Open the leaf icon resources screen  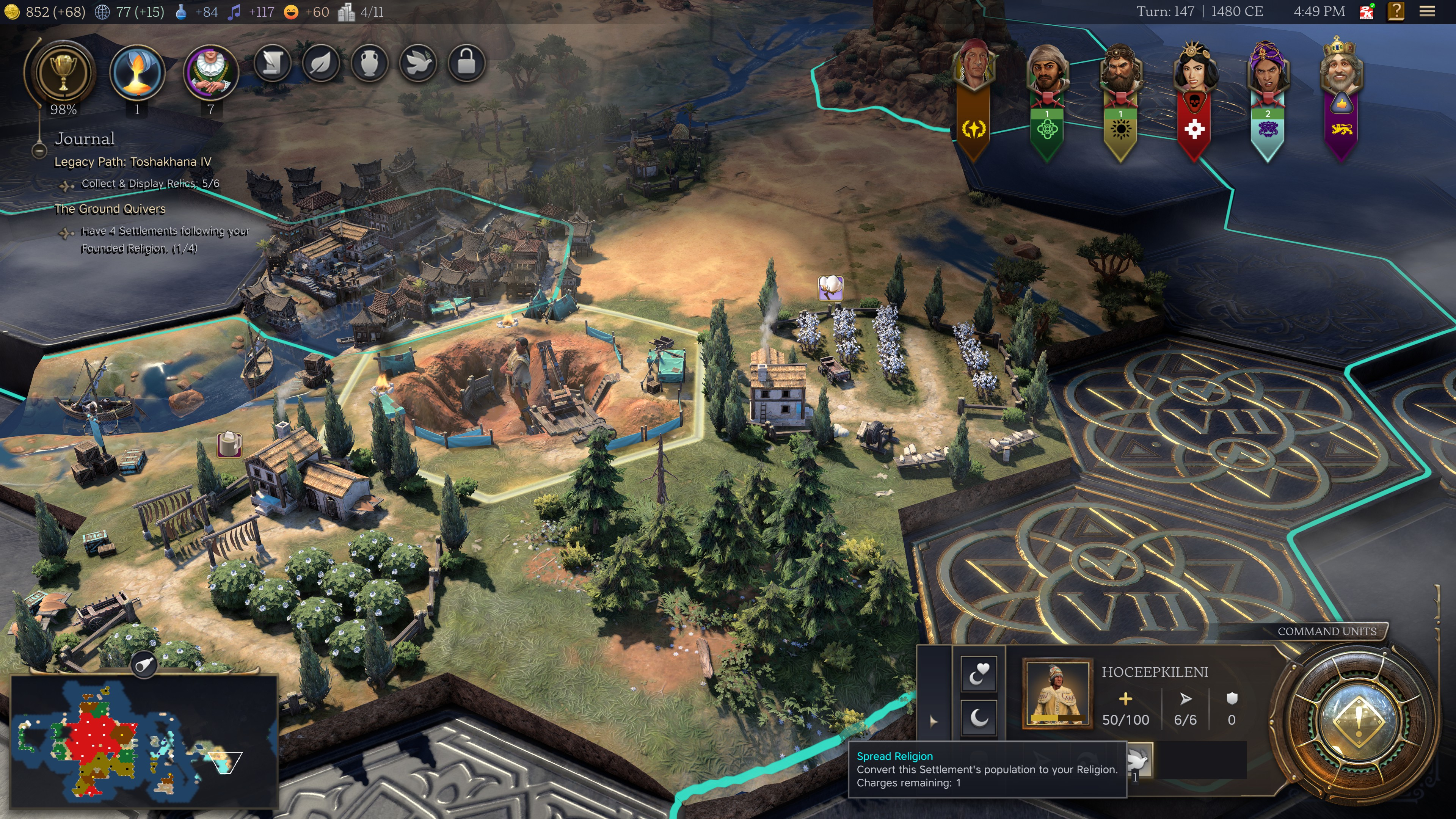pos(321,63)
